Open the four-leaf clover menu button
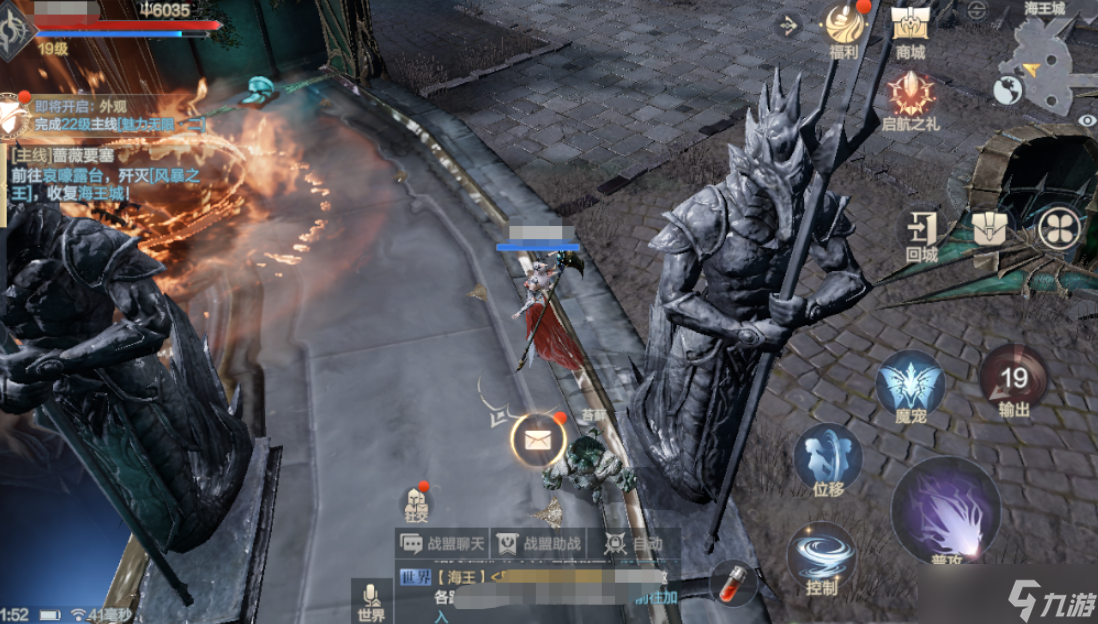The width and height of the screenshot is (1098, 624). pyautogui.click(x=1059, y=228)
